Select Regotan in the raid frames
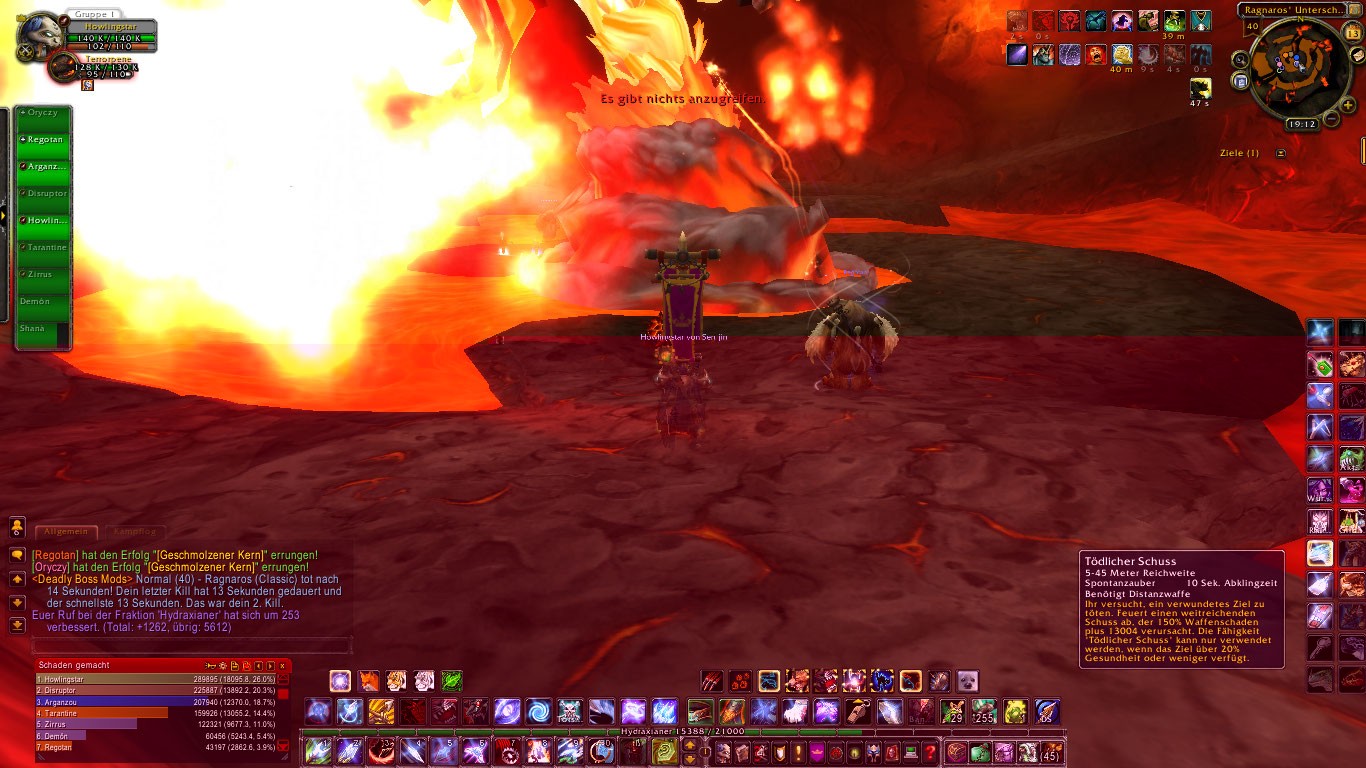The width and height of the screenshot is (1366, 768). point(45,140)
